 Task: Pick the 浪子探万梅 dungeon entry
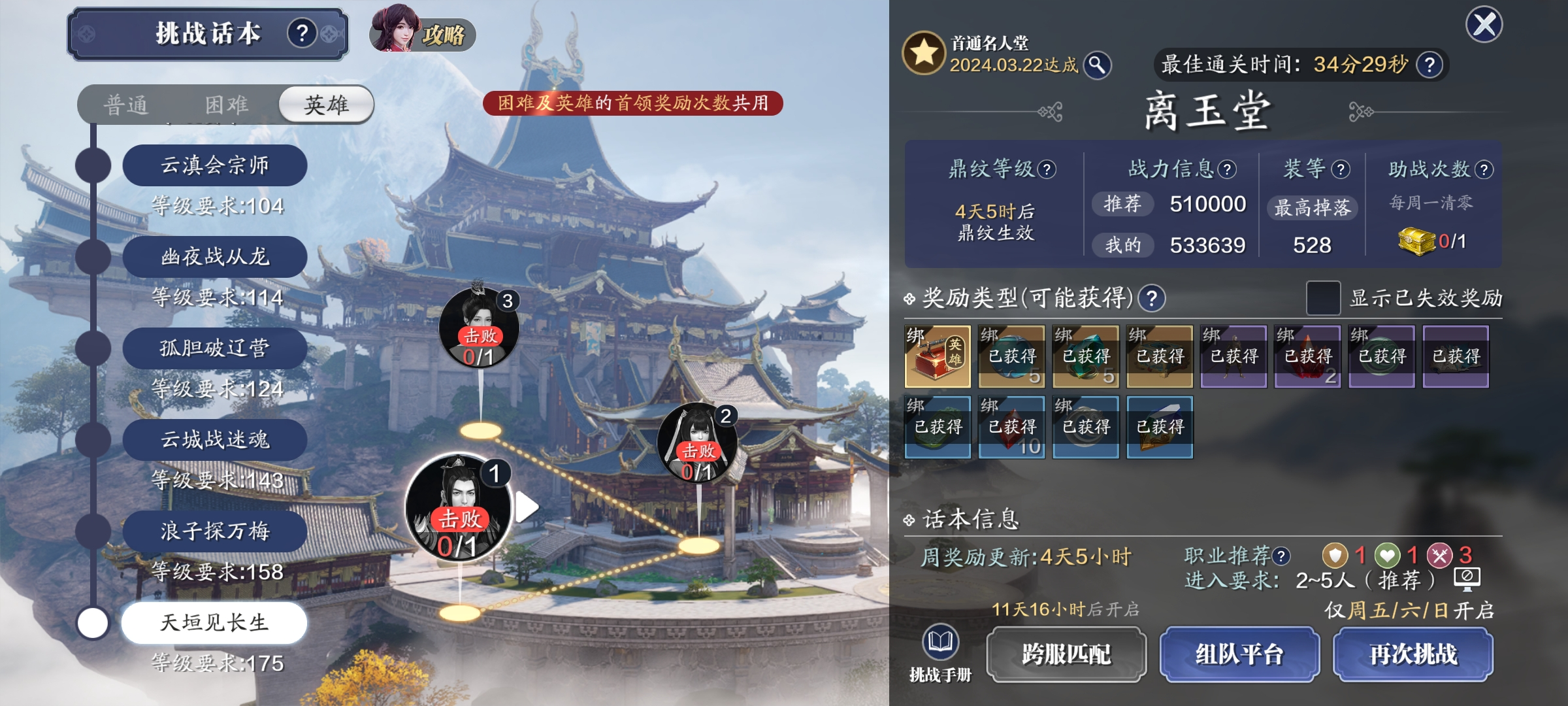click(x=214, y=531)
